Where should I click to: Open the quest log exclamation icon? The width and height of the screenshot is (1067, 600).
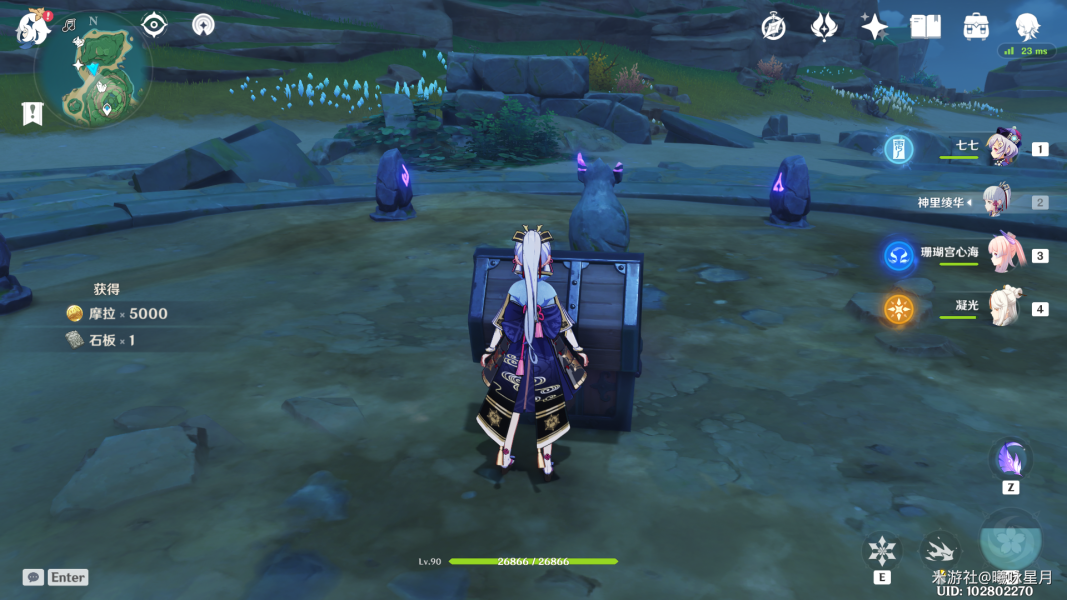(32, 114)
